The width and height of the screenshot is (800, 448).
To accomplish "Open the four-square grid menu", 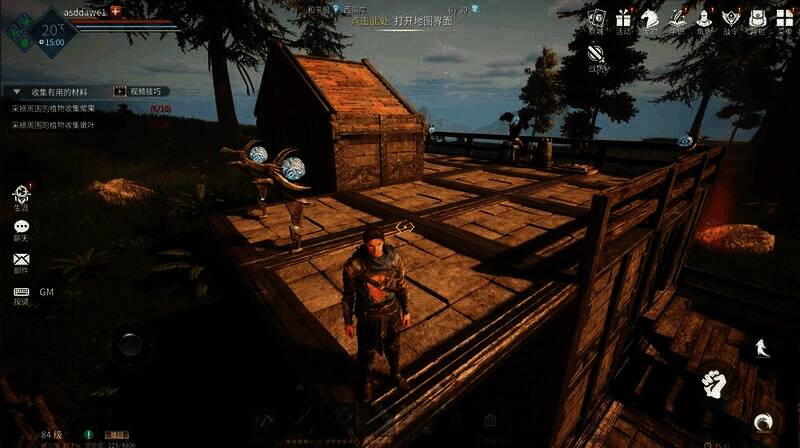I will pyautogui.click(x=784, y=19).
